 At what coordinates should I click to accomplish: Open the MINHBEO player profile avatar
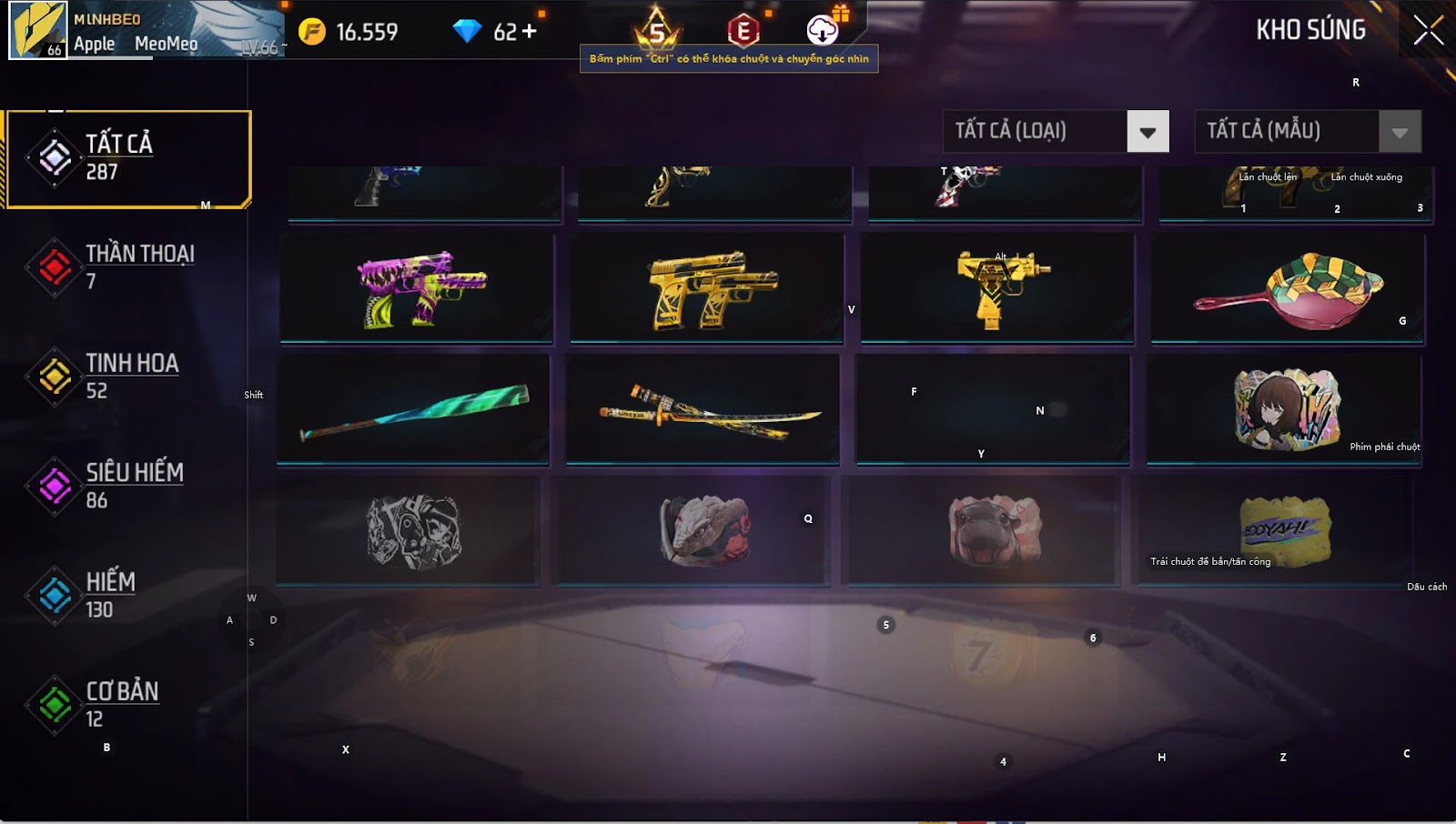point(38,30)
